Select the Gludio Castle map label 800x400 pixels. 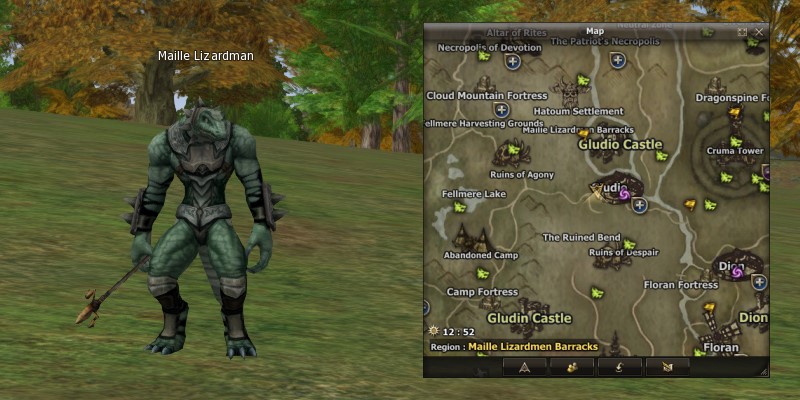pyautogui.click(x=620, y=144)
